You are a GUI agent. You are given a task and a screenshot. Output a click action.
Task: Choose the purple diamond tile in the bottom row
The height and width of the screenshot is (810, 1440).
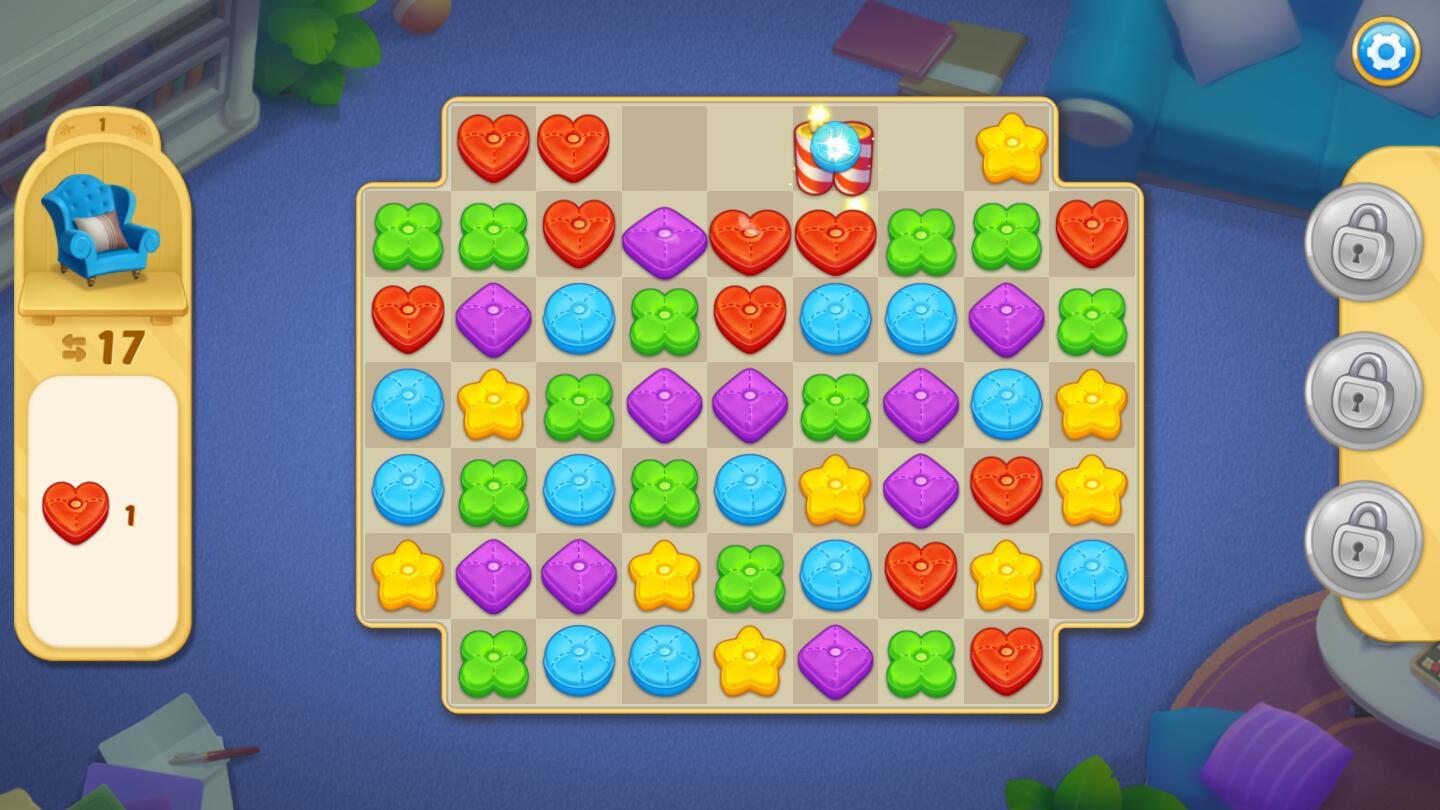tap(835, 661)
